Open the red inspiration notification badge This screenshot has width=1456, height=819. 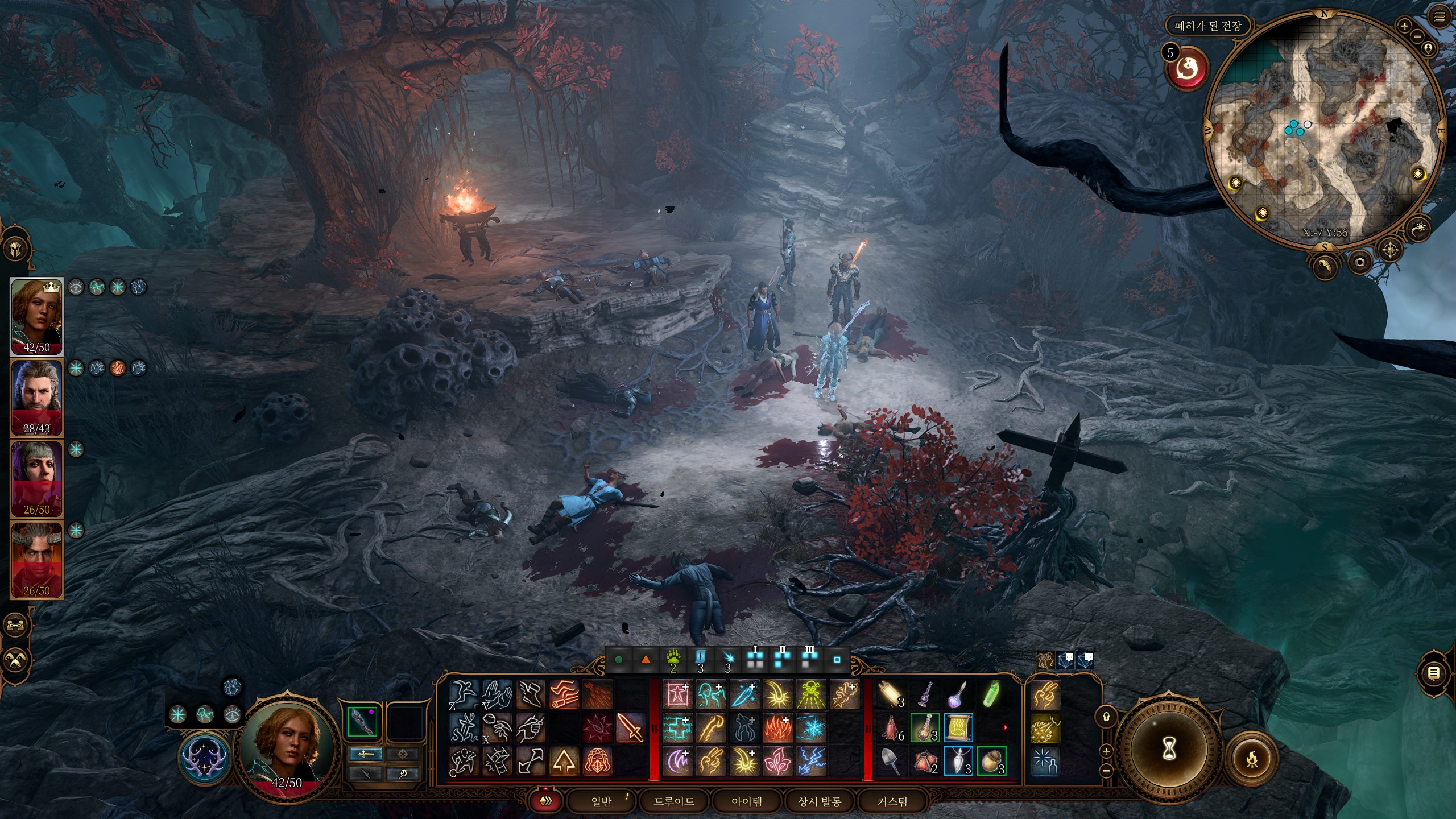coord(1187,69)
